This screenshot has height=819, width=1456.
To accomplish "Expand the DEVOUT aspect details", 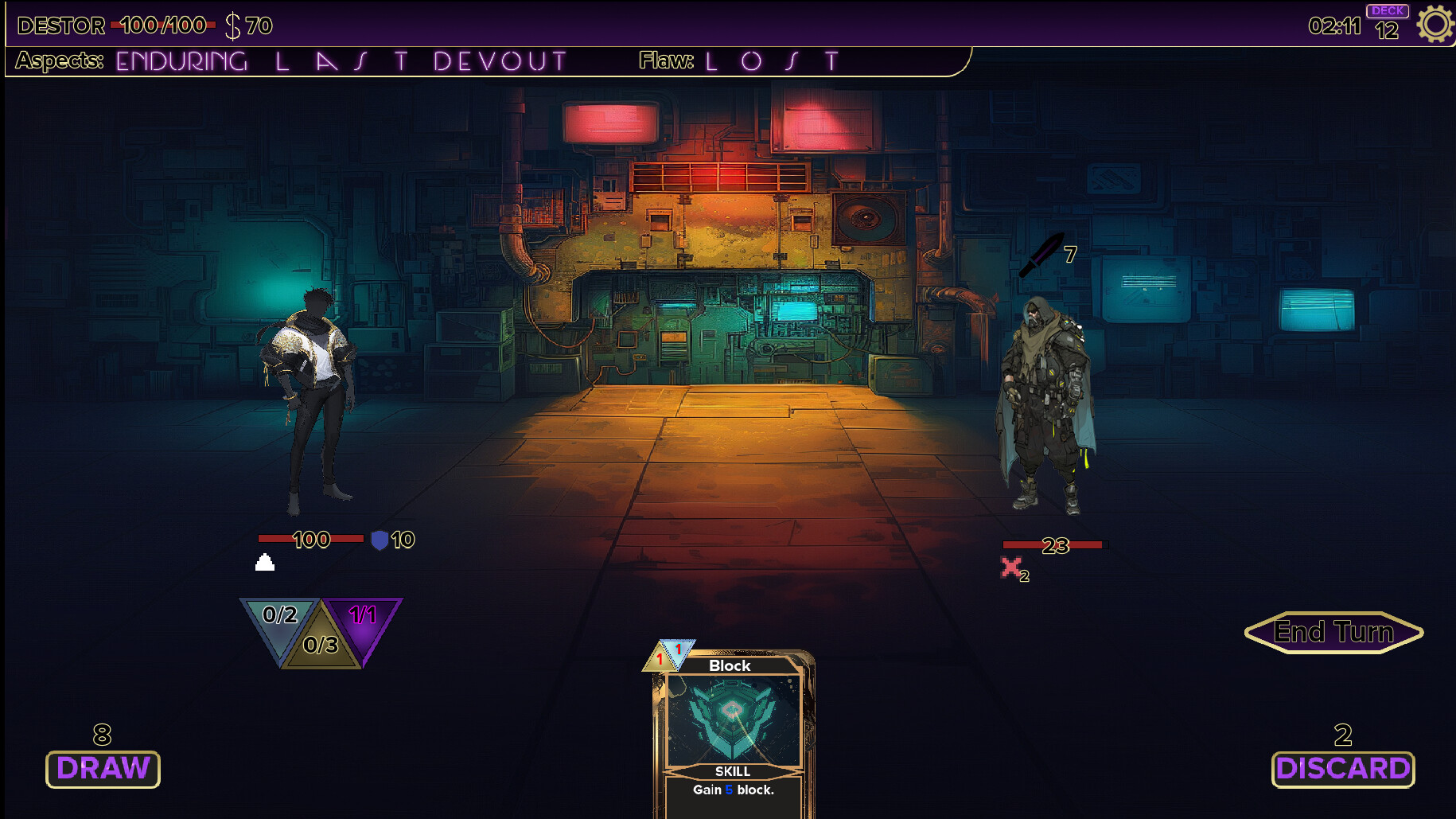I will coord(500,60).
